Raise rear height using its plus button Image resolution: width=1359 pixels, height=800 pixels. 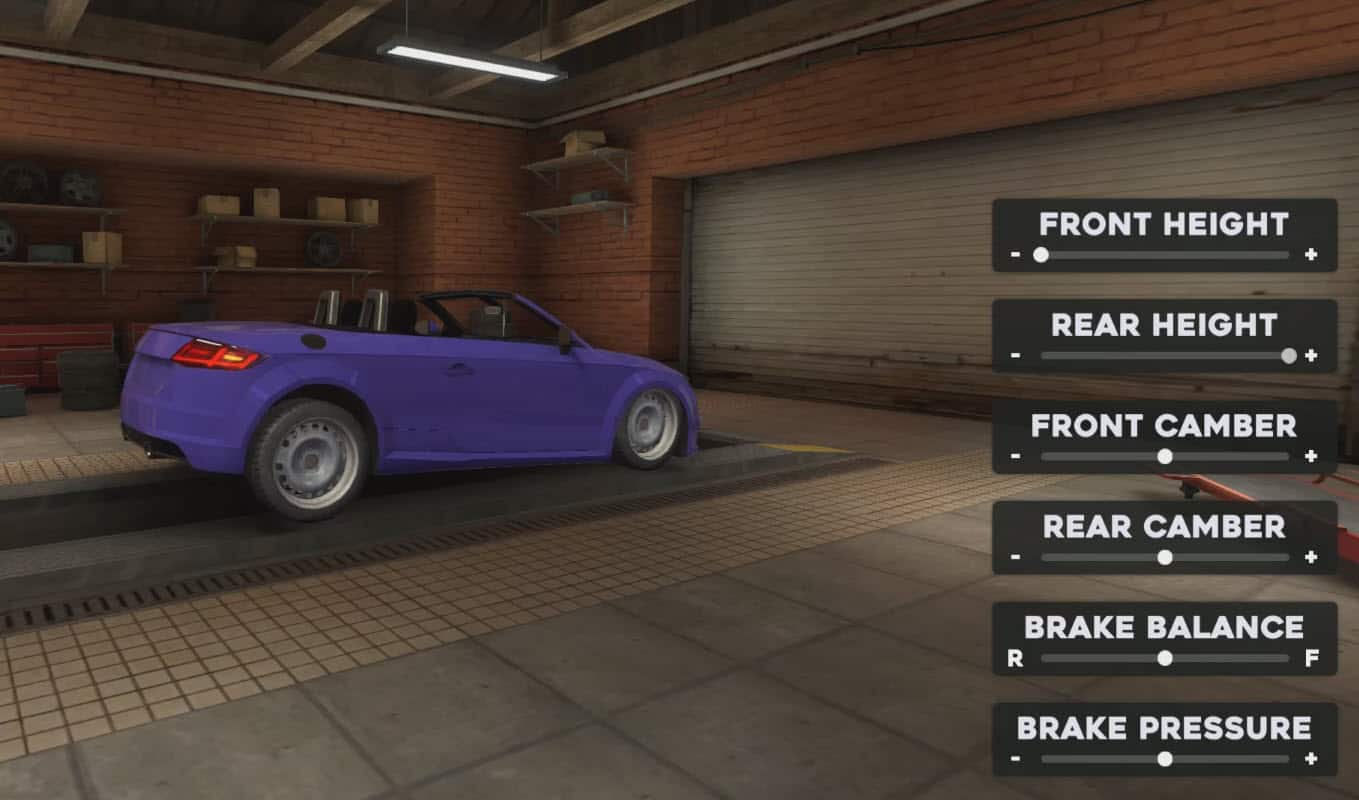[x=1311, y=356]
